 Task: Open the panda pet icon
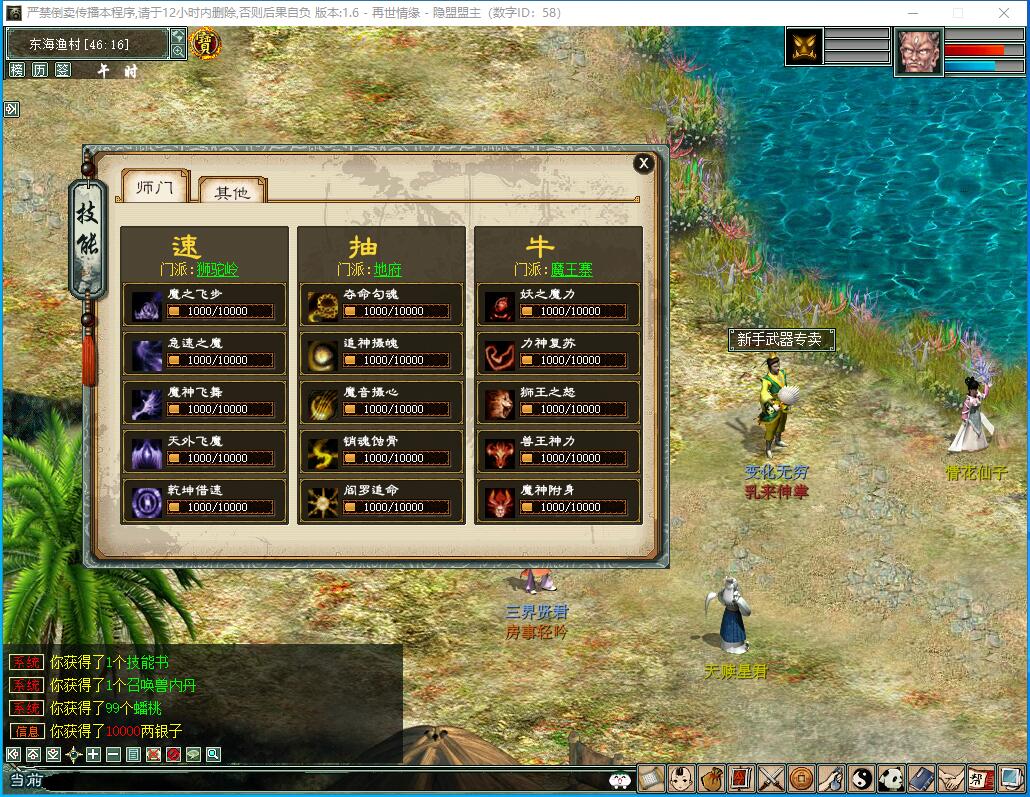[x=891, y=777]
